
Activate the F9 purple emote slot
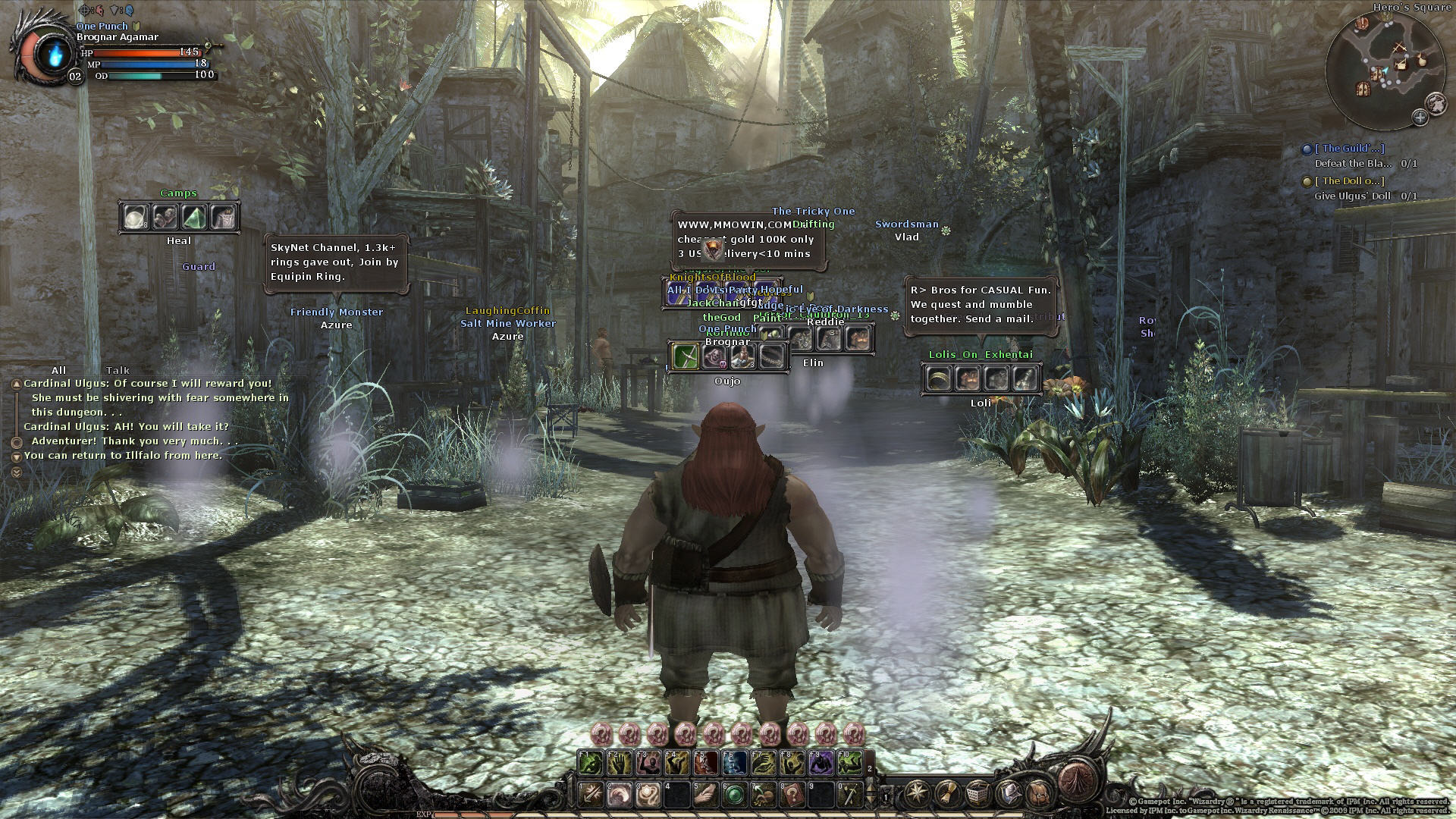tap(821, 763)
